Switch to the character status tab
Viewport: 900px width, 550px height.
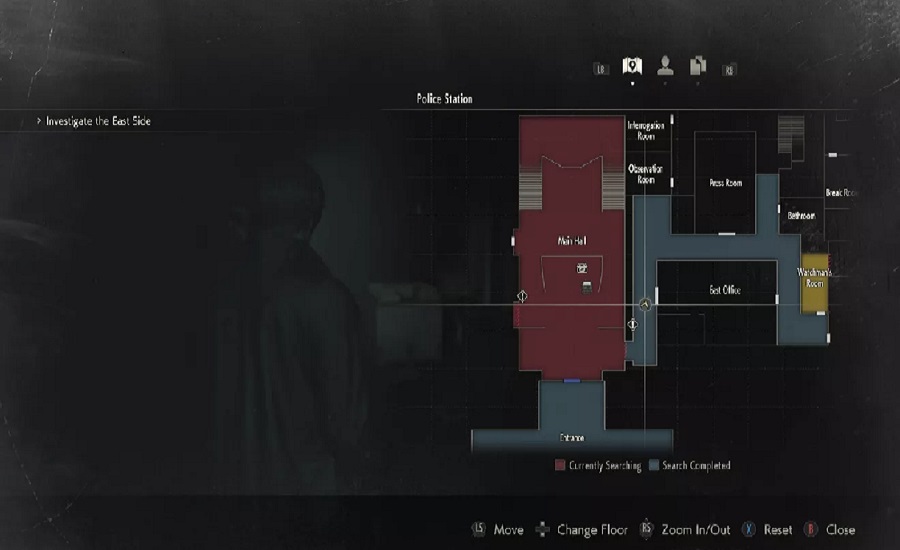click(x=665, y=67)
